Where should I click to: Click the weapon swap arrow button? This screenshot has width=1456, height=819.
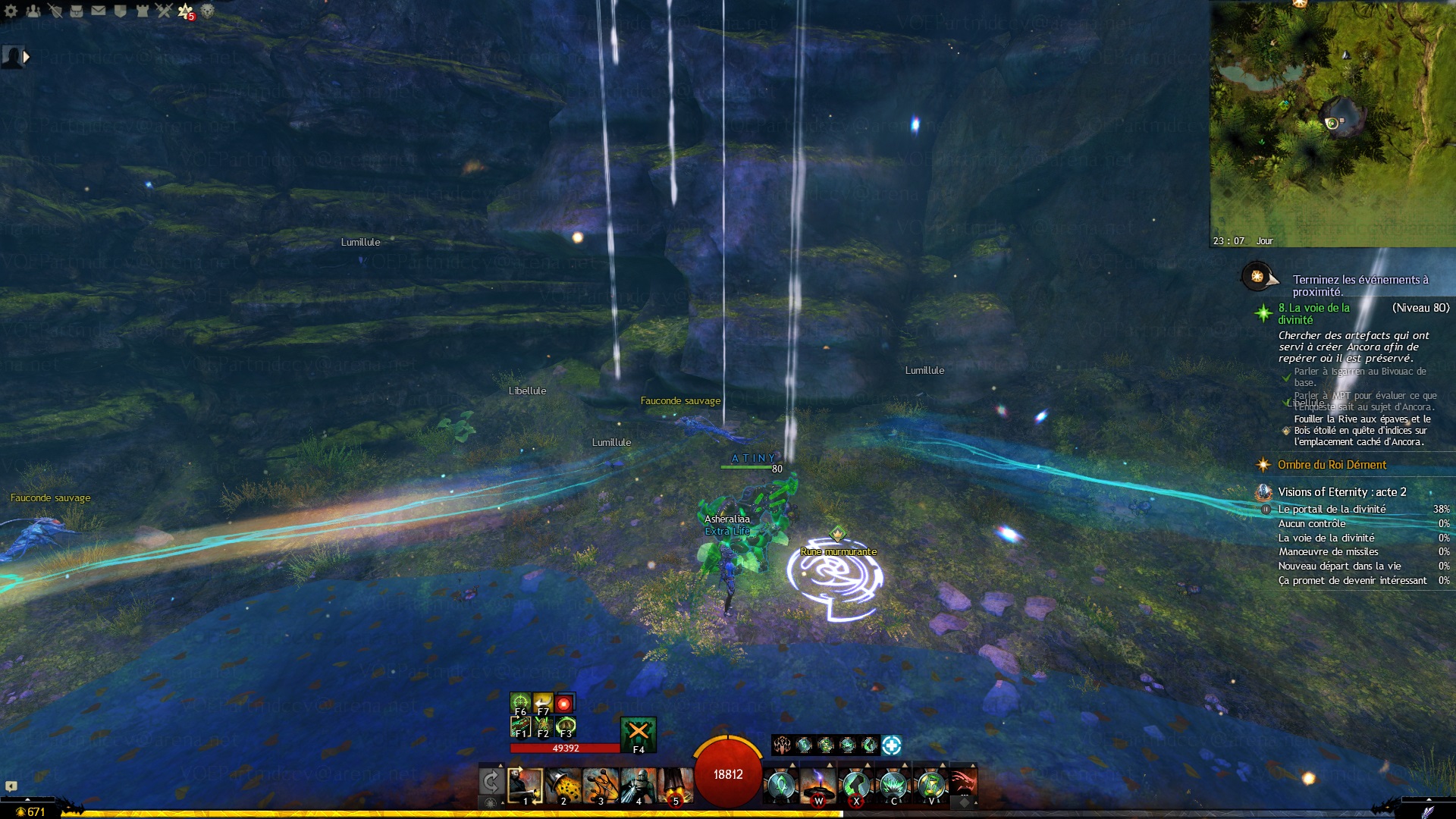point(491,781)
